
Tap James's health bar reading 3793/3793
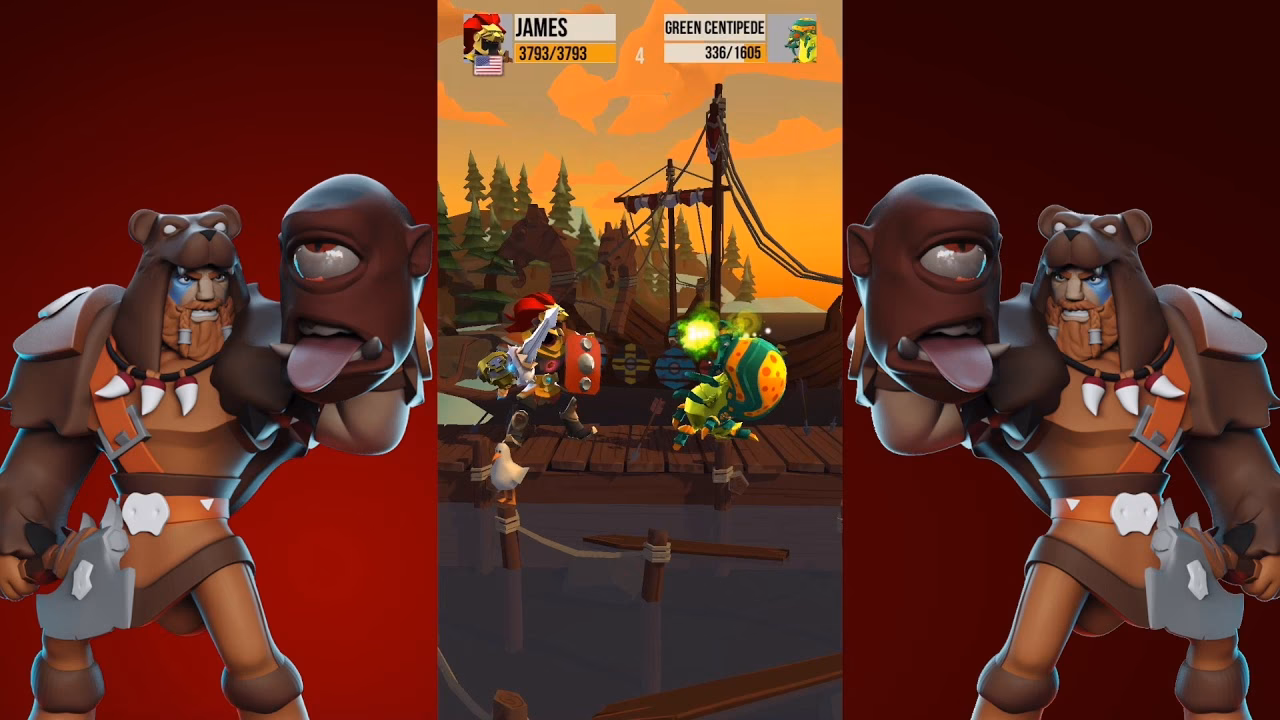tap(557, 50)
